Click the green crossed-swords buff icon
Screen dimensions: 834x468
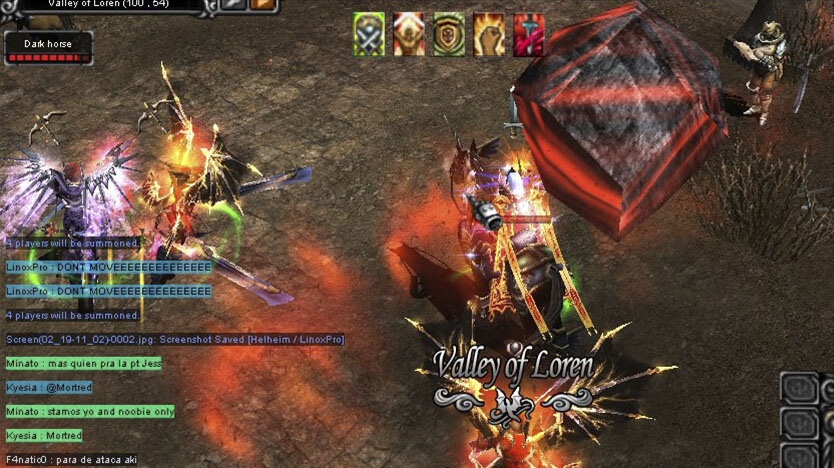click(x=369, y=35)
